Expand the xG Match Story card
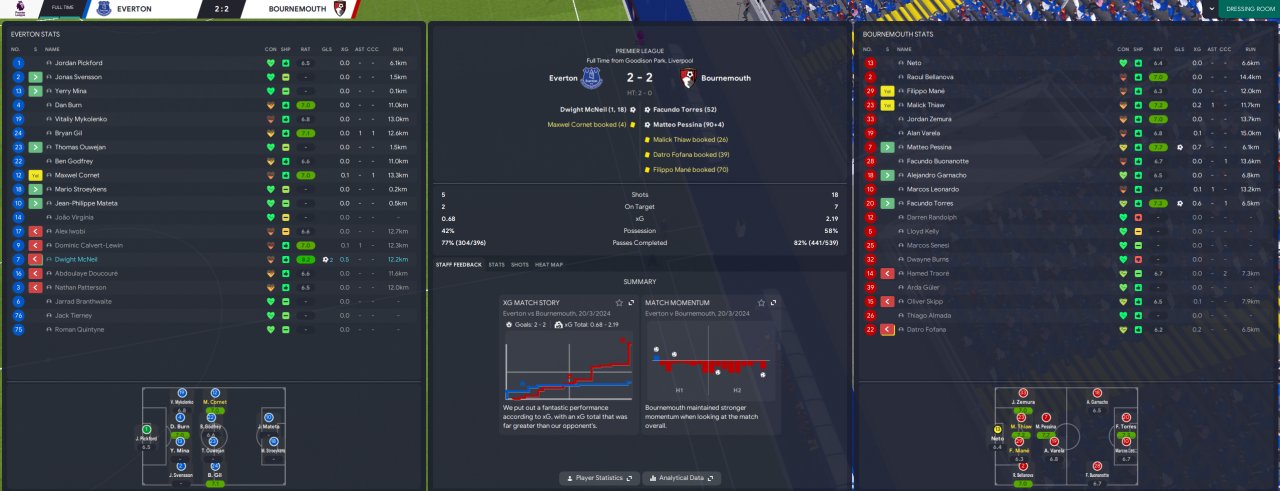This screenshot has width=1280, height=491. [x=631, y=302]
